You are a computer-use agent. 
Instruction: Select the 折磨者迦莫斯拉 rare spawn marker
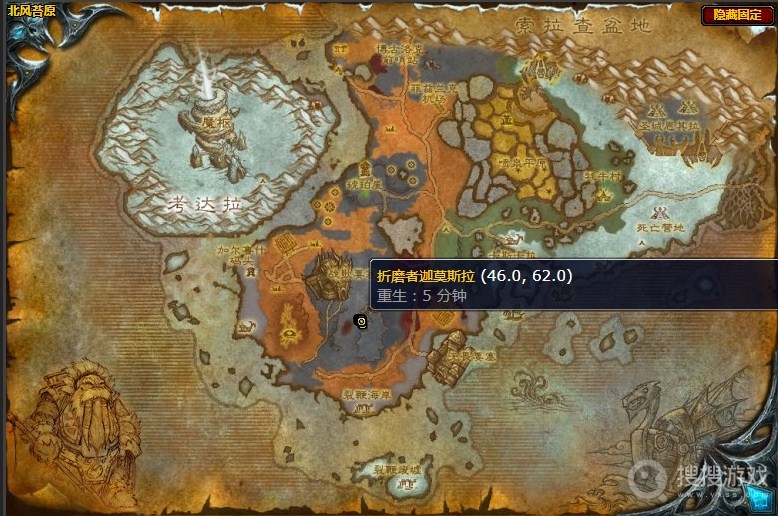coord(360,322)
